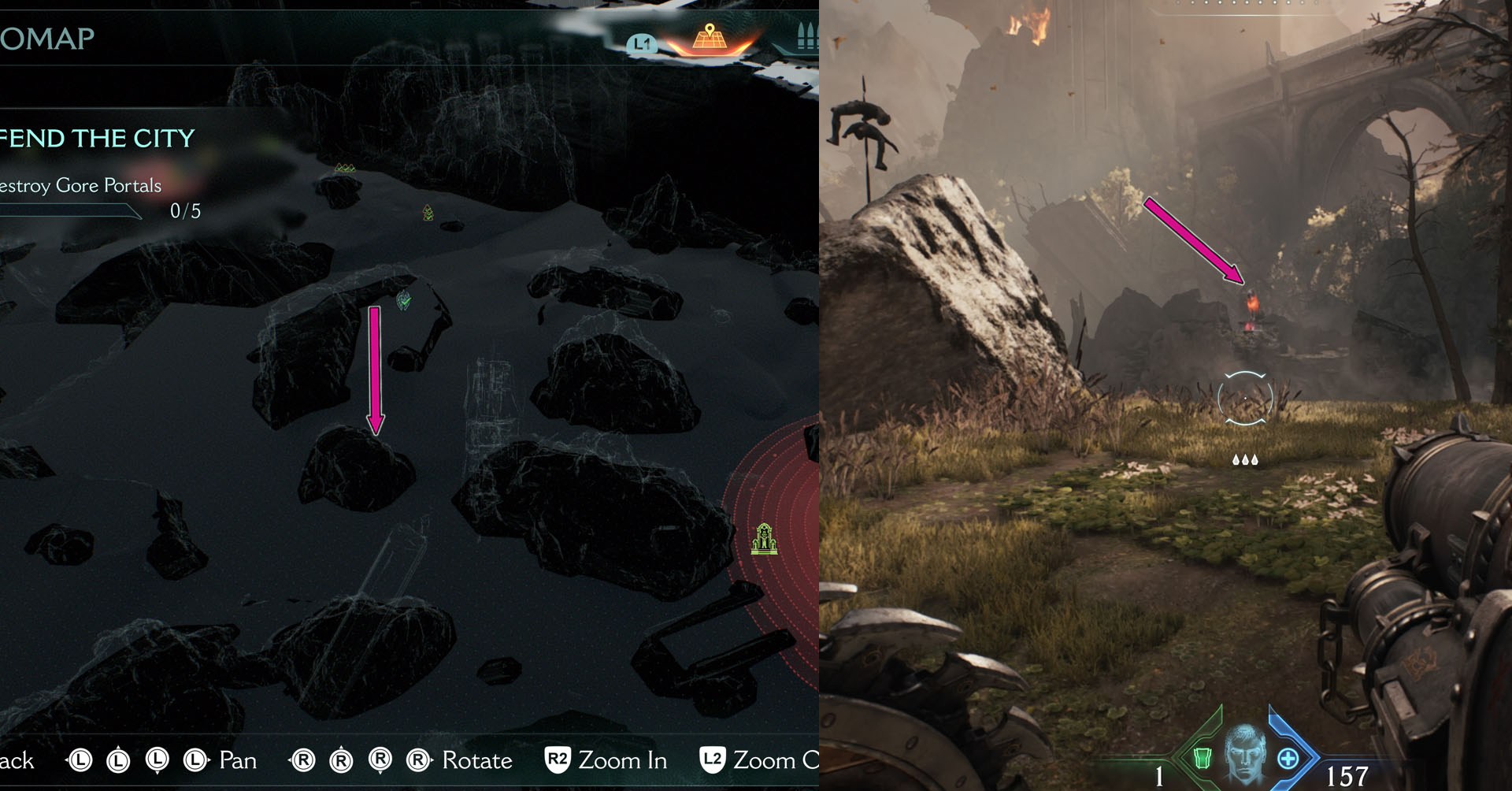Screen dimensions: 1512x791
Task: Open the Destroy Gore Portals objective
Action: (x=81, y=186)
